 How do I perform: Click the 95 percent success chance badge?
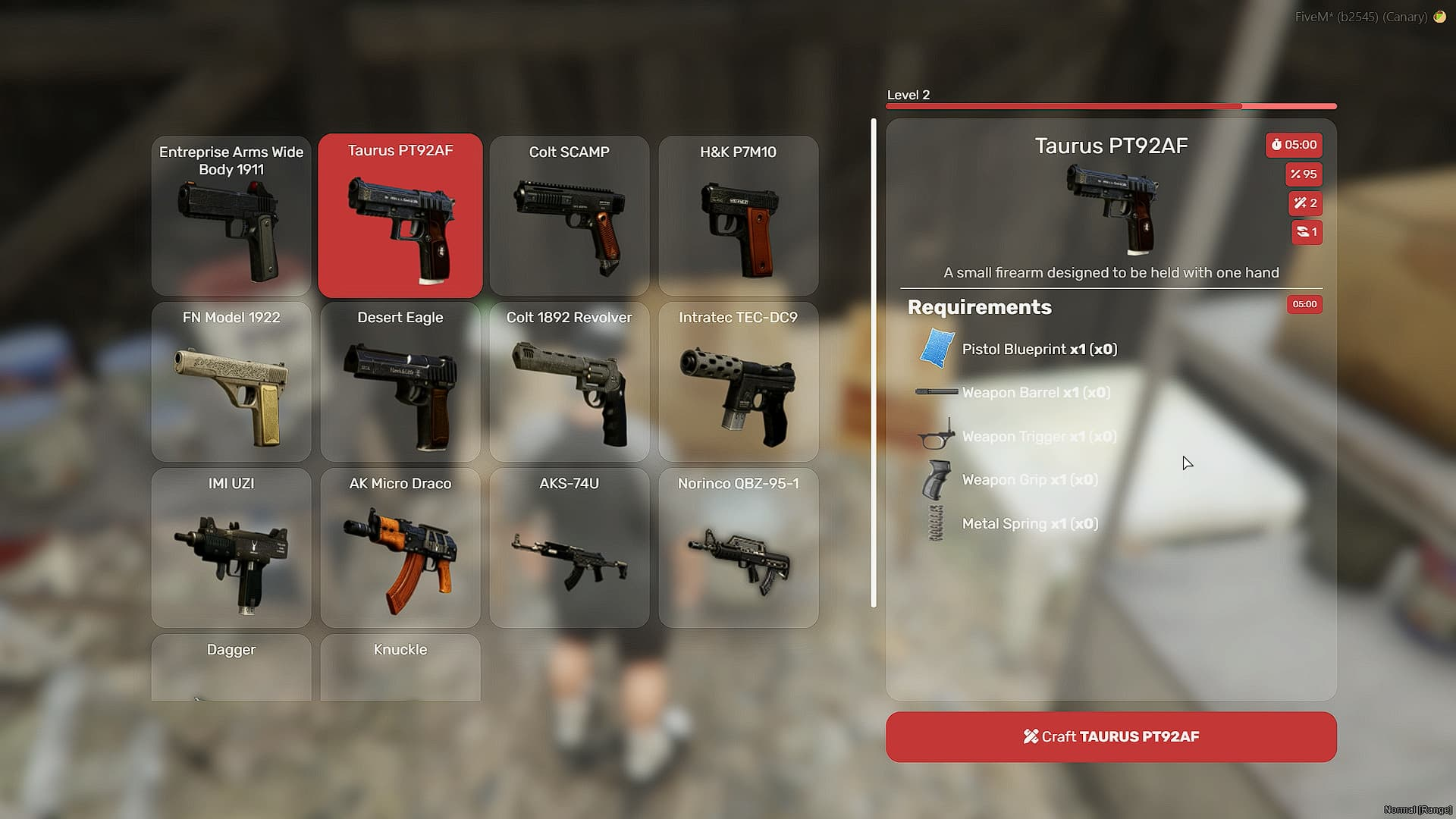coord(1305,174)
